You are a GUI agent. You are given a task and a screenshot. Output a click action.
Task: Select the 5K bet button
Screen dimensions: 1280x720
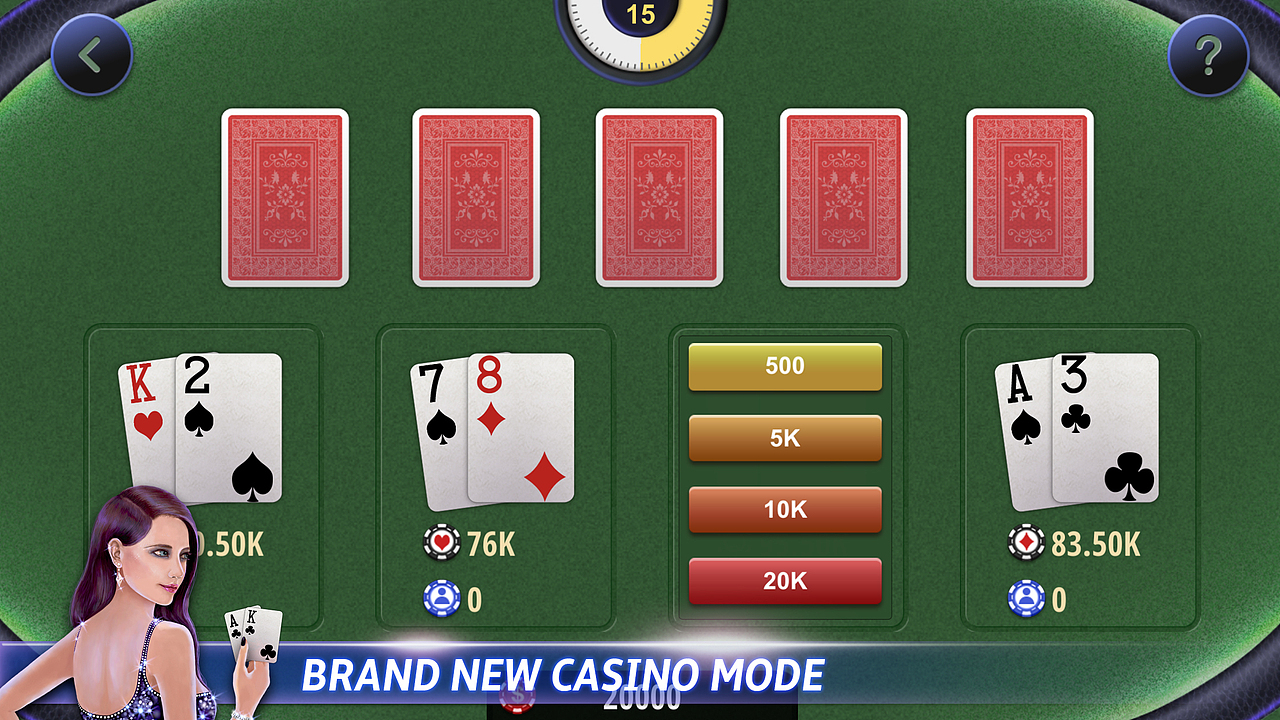click(784, 438)
